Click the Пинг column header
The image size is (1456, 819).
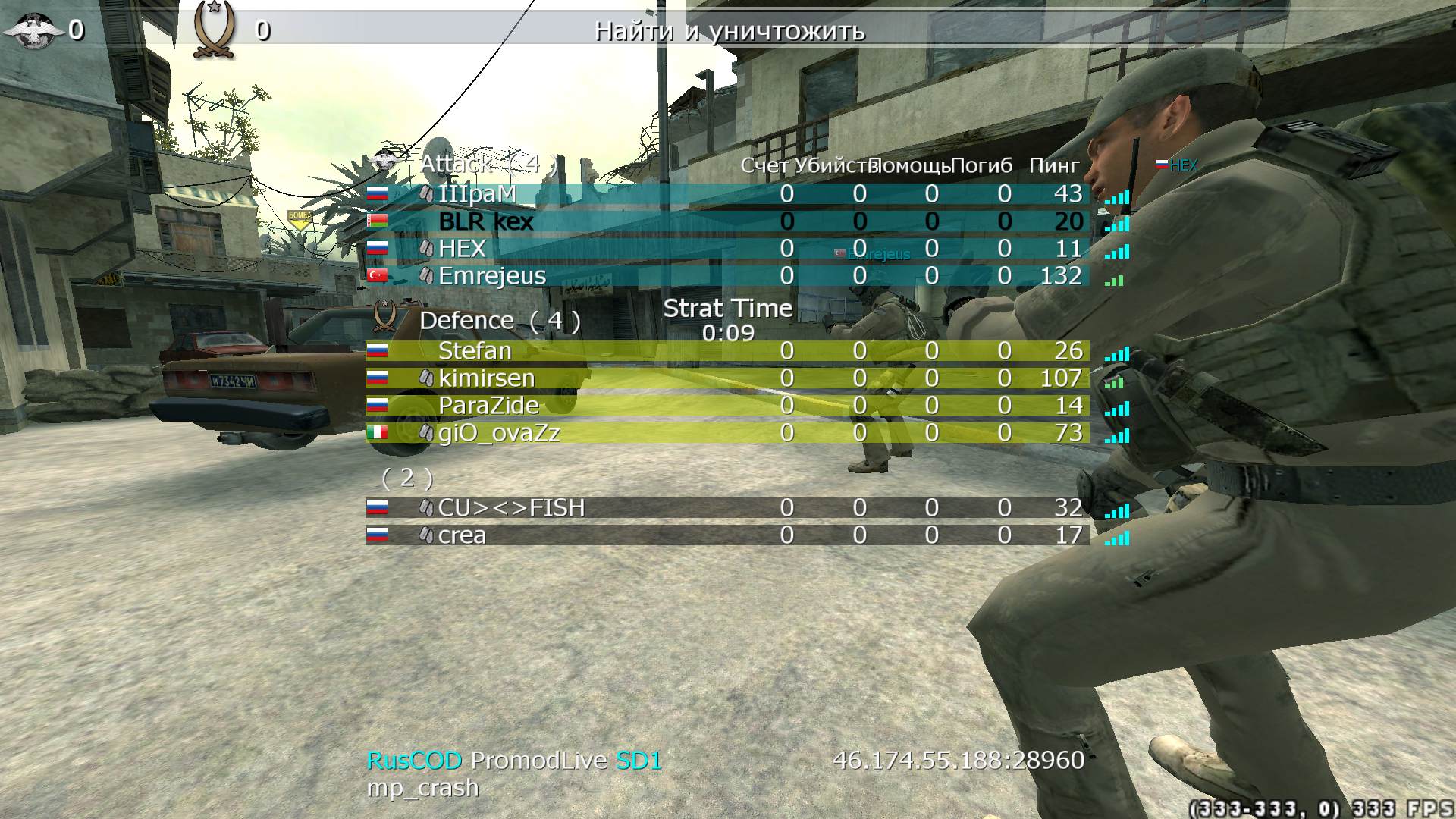(1054, 165)
